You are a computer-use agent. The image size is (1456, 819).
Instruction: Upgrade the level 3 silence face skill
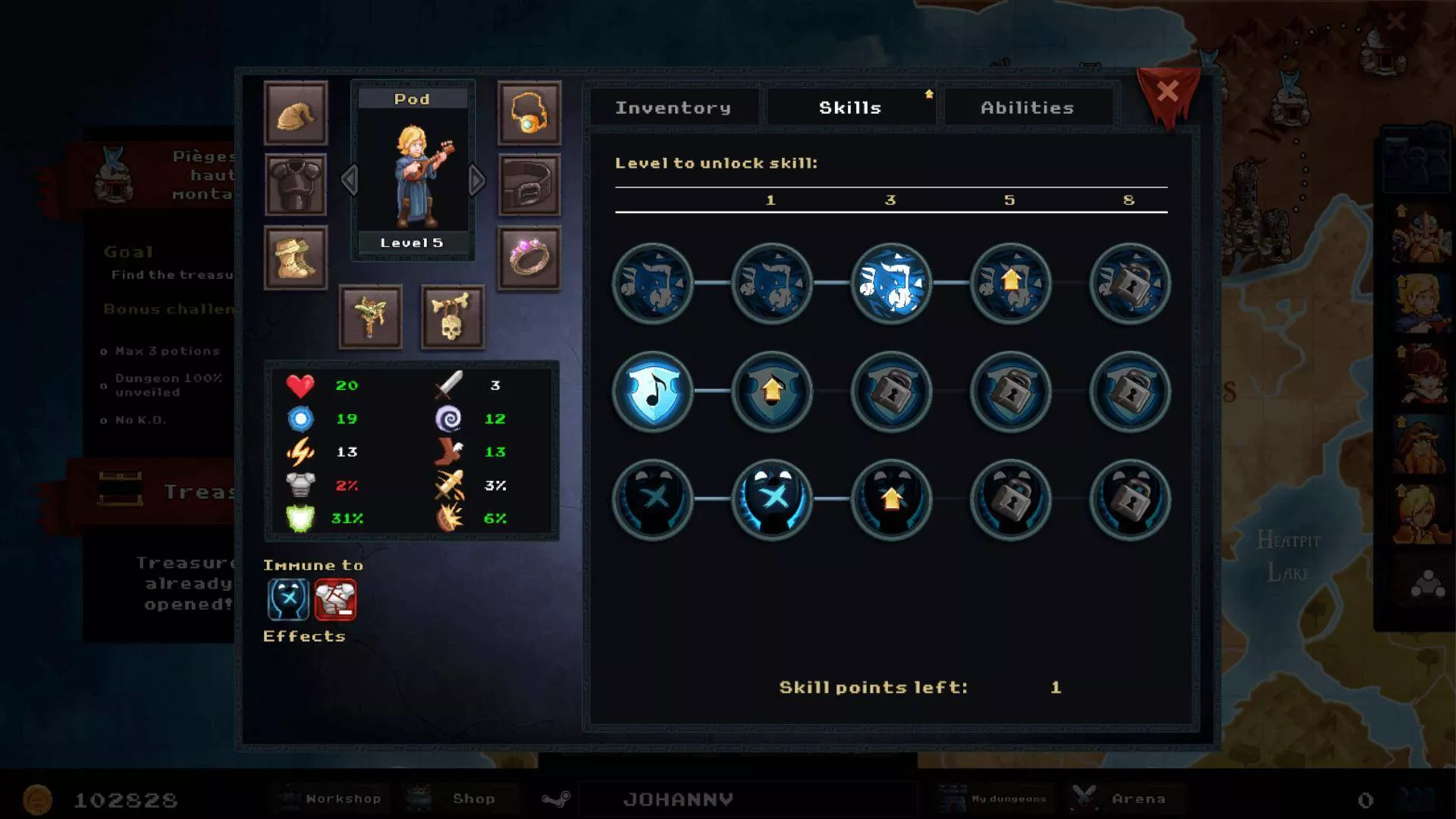point(891,500)
